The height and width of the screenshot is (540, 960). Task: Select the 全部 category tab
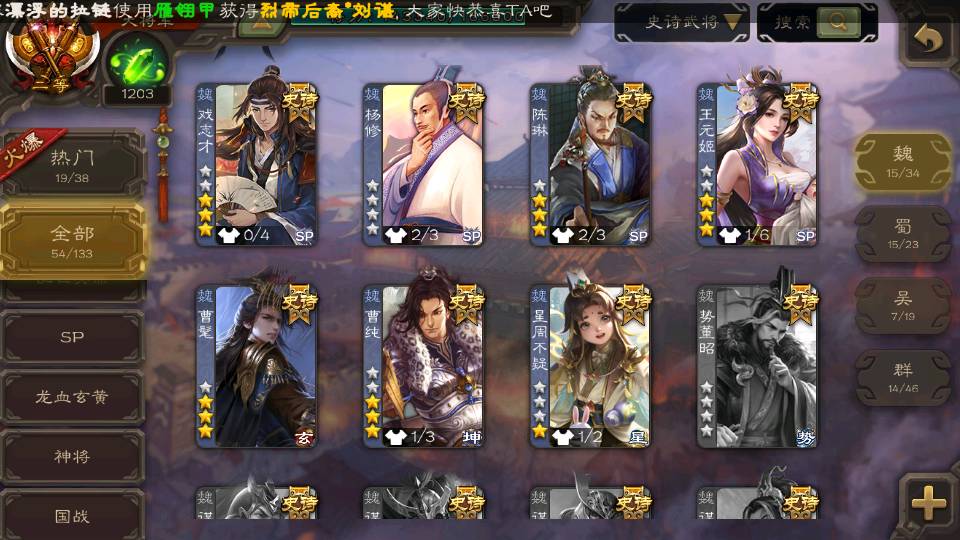[72, 240]
